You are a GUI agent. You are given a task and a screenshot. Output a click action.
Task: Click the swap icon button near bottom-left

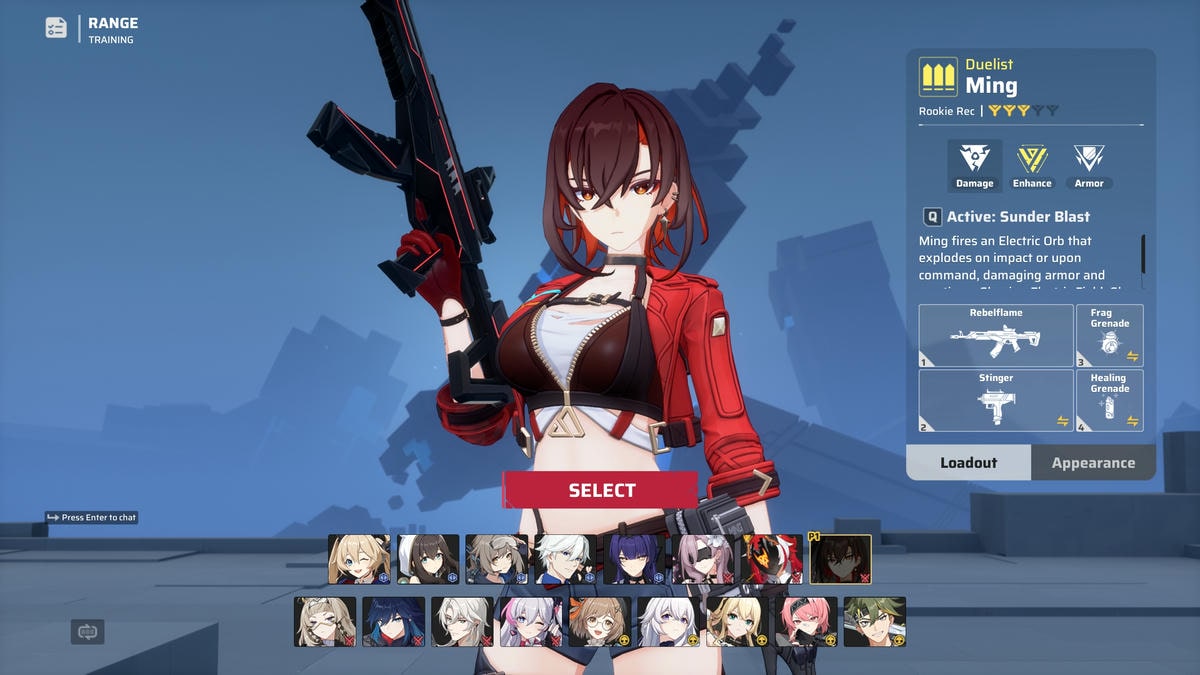pos(88,632)
